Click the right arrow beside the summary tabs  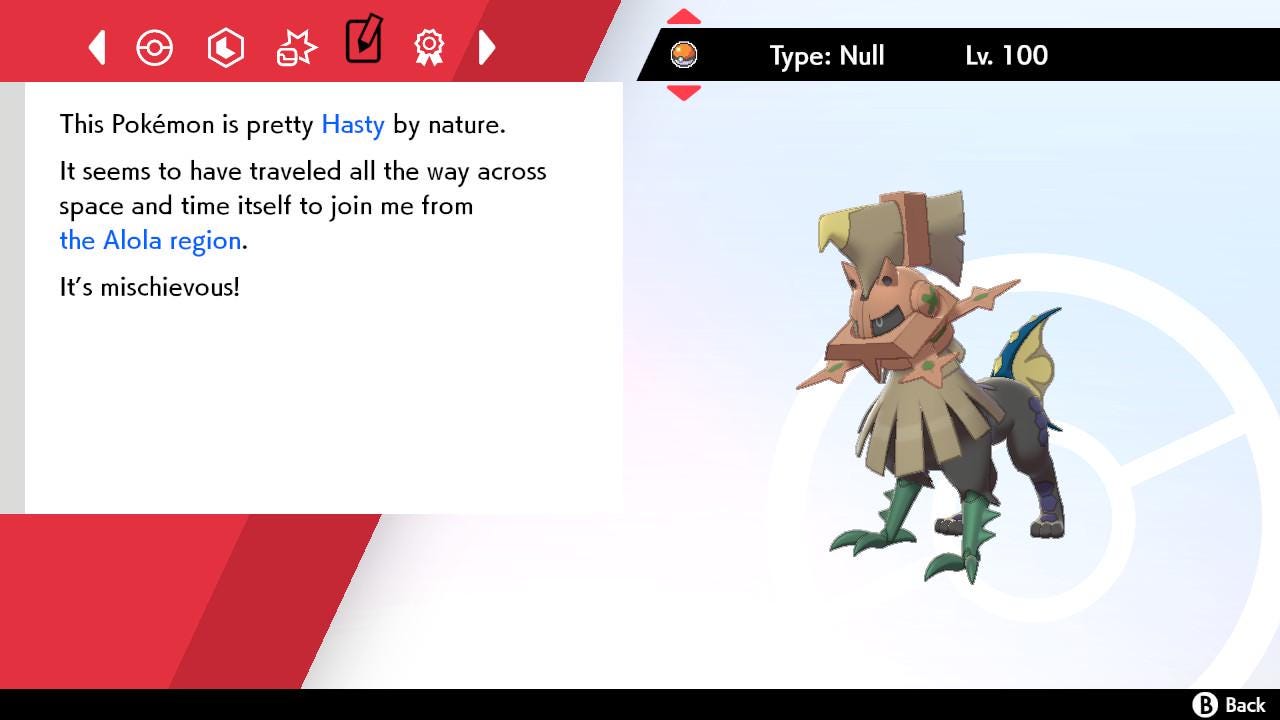point(487,47)
